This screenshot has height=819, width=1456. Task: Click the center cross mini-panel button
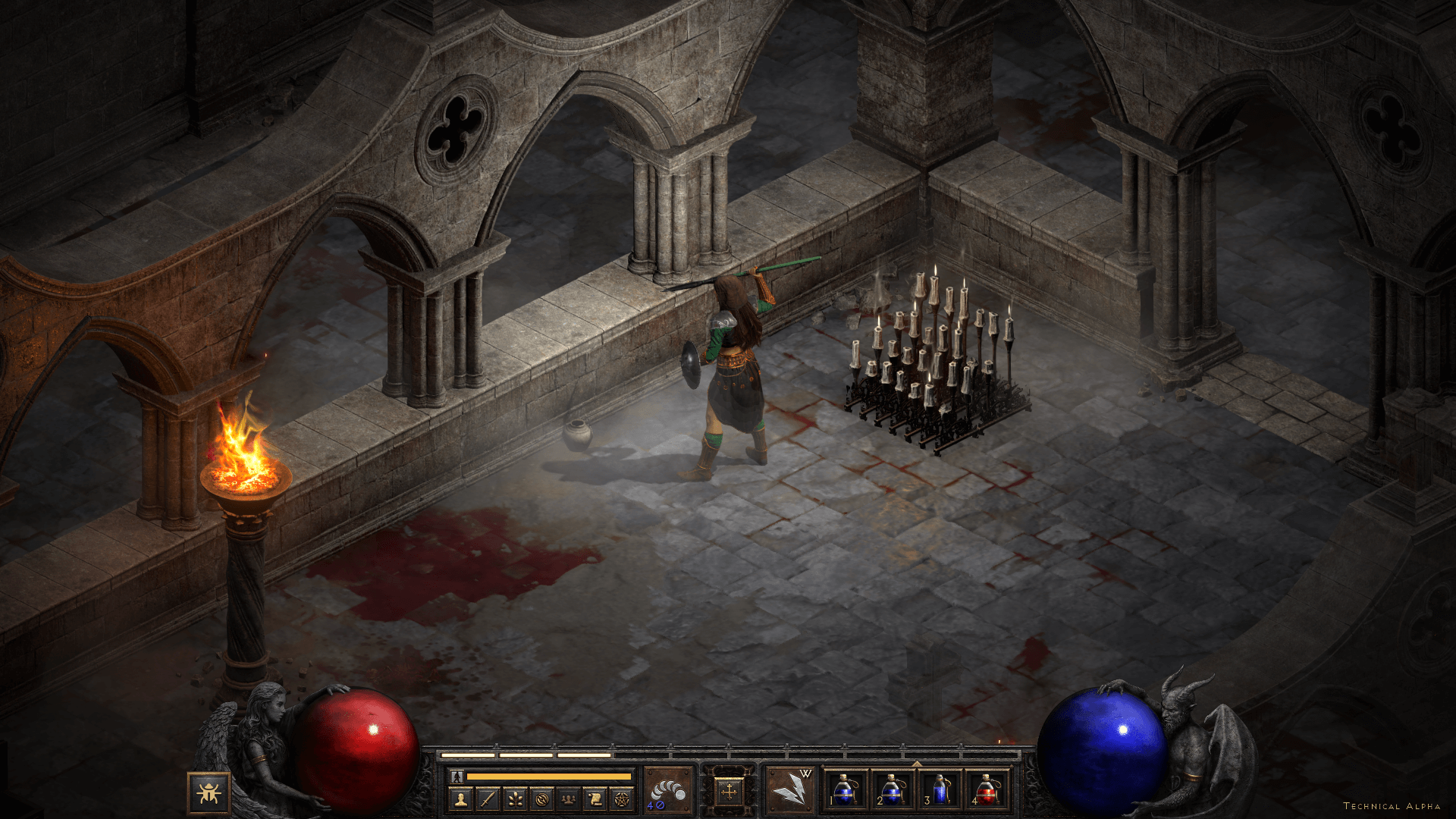click(729, 792)
